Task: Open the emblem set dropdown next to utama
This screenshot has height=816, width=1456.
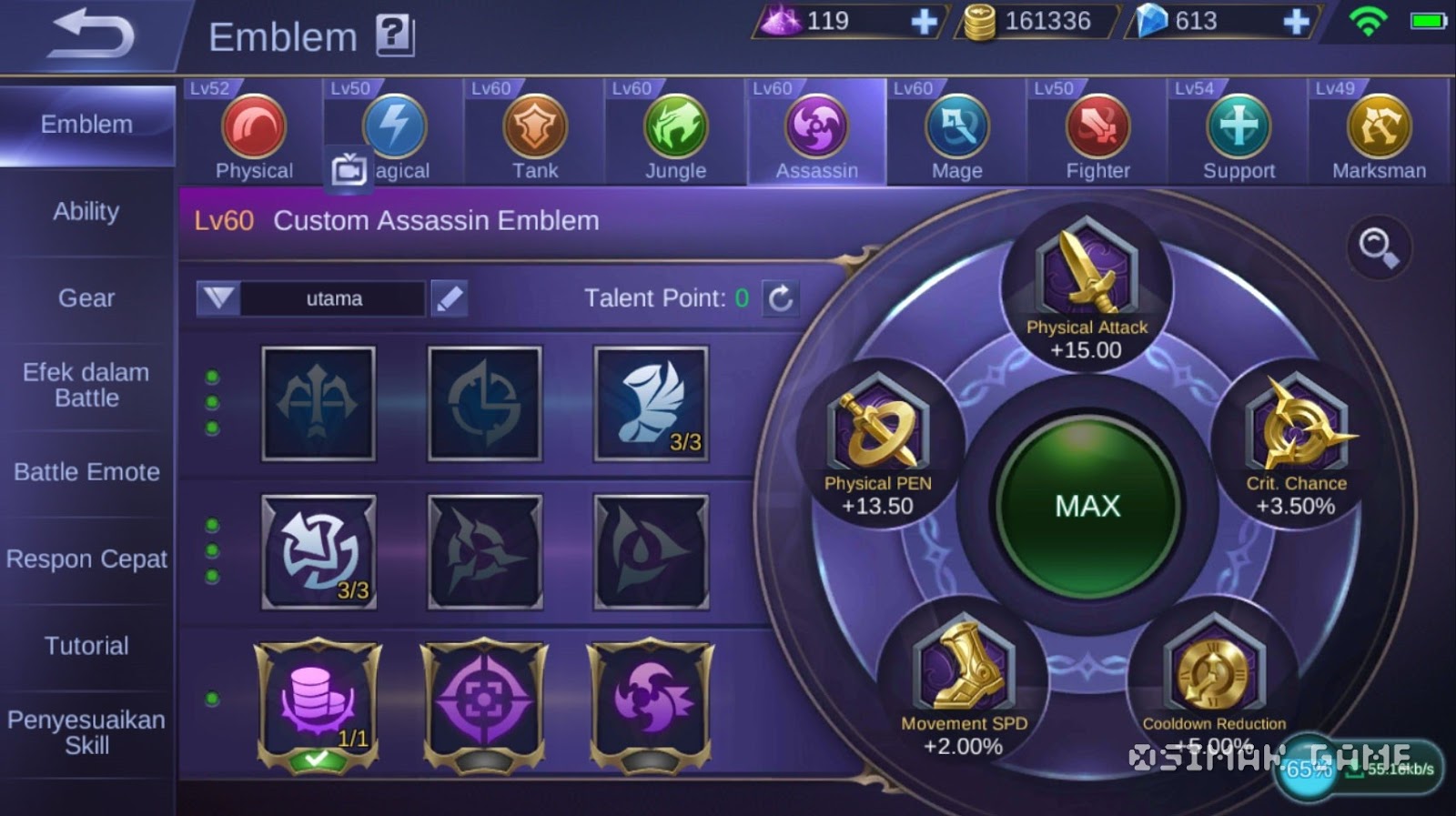Action: pos(218,297)
